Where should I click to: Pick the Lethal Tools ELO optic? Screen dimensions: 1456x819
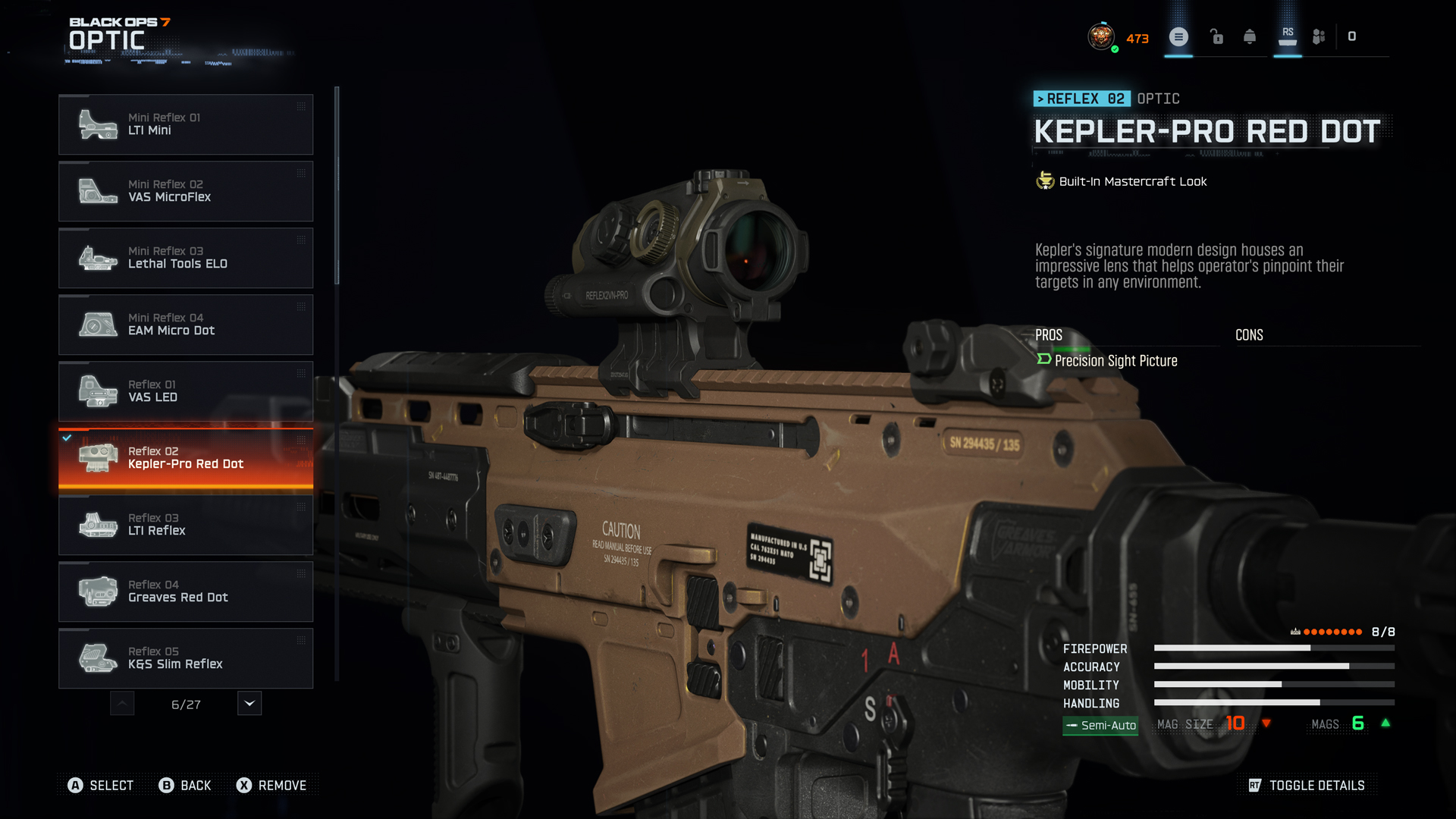(x=186, y=258)
